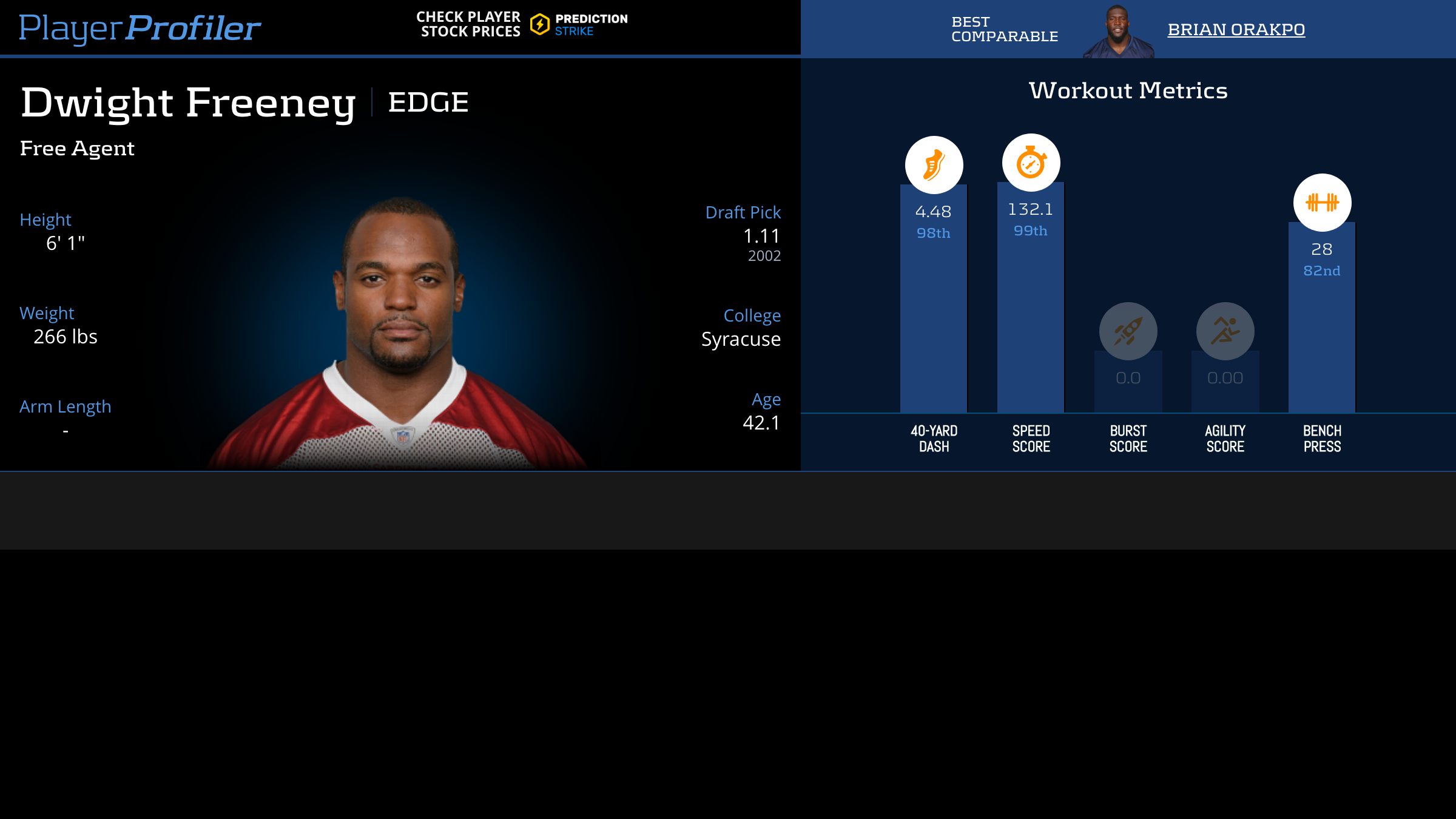Select the Agility Score runner icon
Image resolution: width=1456 pixels, height=819 pixels.
1225,331
